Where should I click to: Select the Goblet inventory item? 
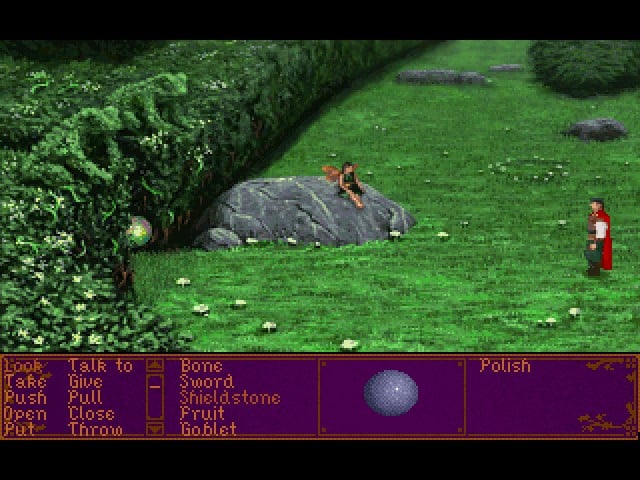208,429
